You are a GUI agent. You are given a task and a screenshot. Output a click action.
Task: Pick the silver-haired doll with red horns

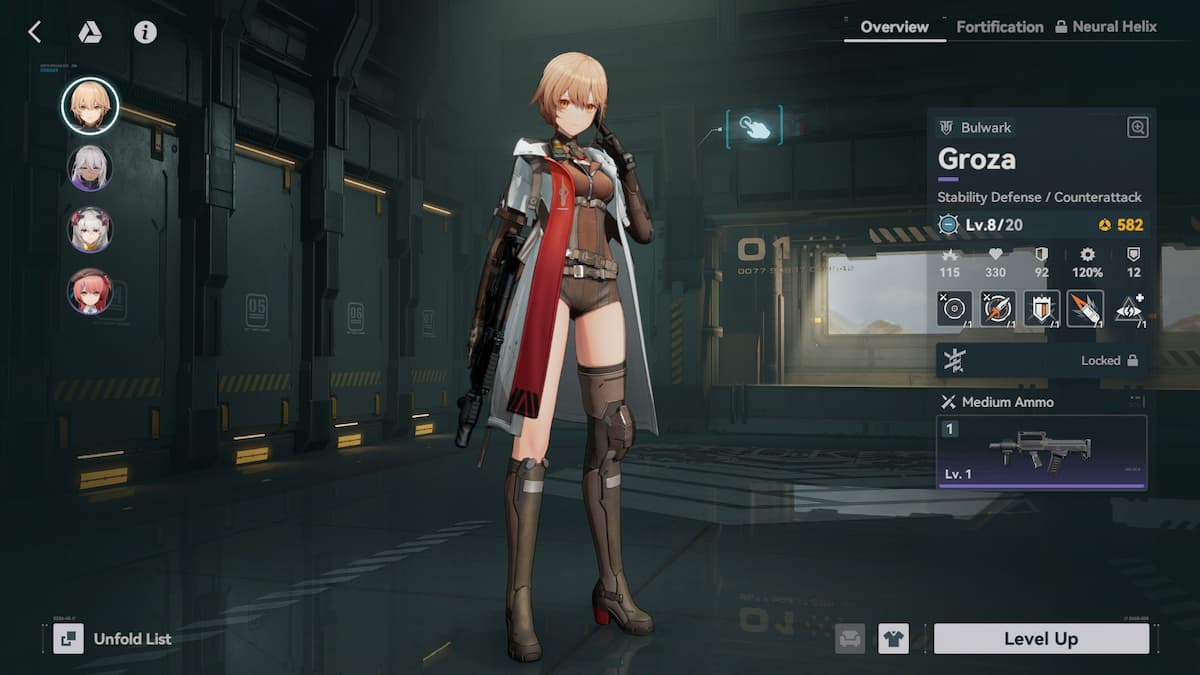point(90,229)
